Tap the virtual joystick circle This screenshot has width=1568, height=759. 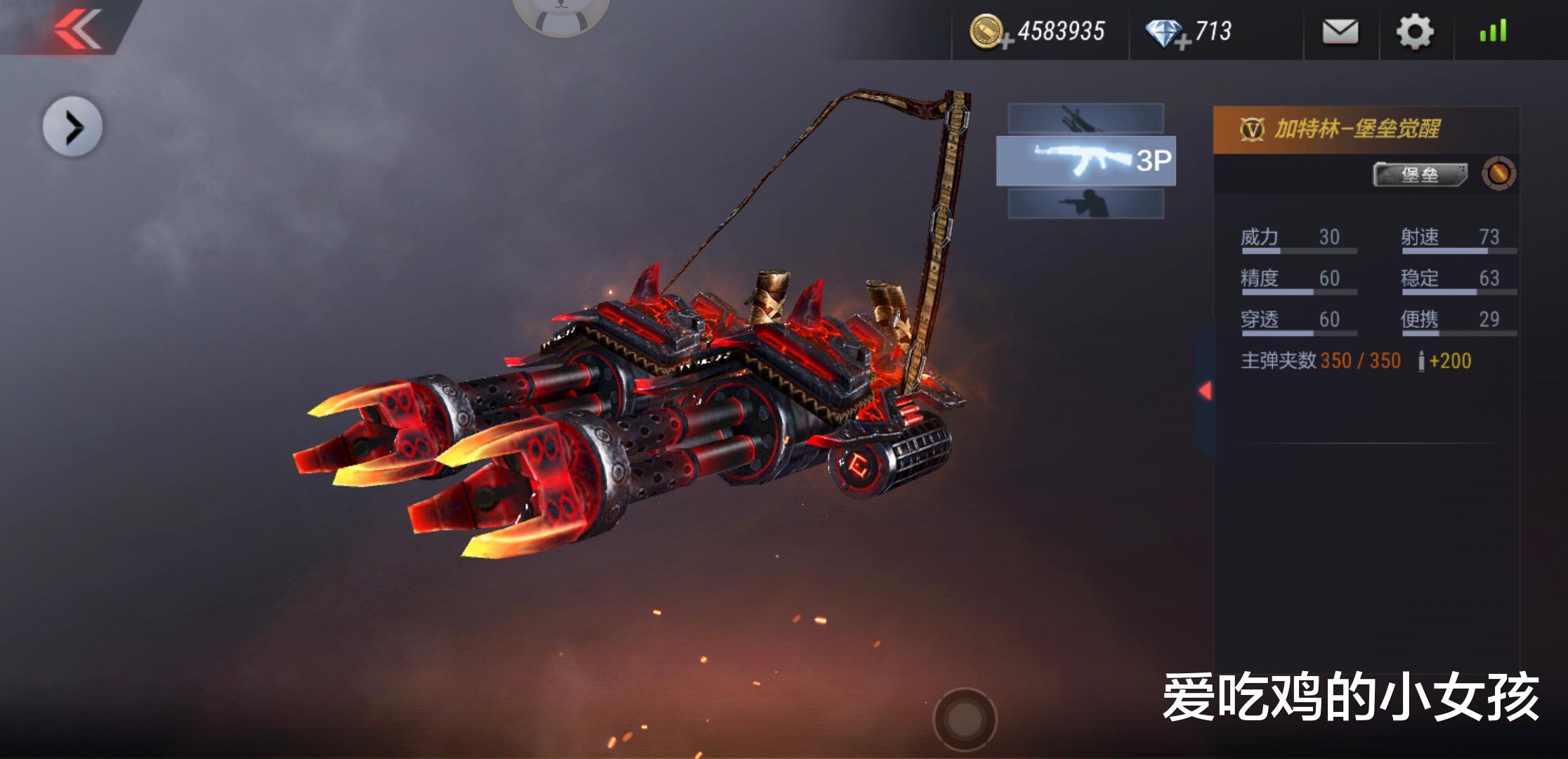965,718
